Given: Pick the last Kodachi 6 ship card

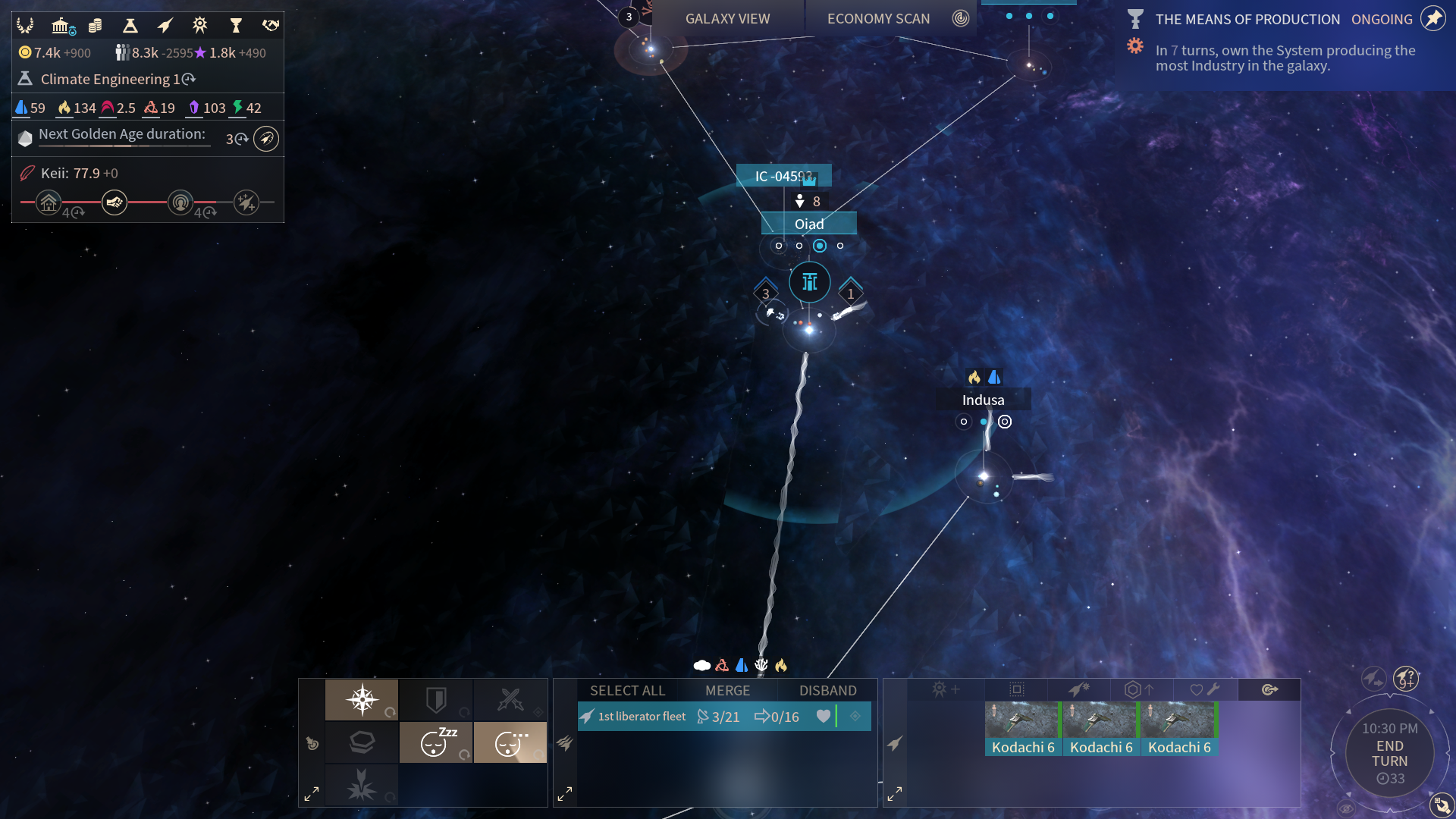Looking at the screenshot, I should (x=1179, y=729).
